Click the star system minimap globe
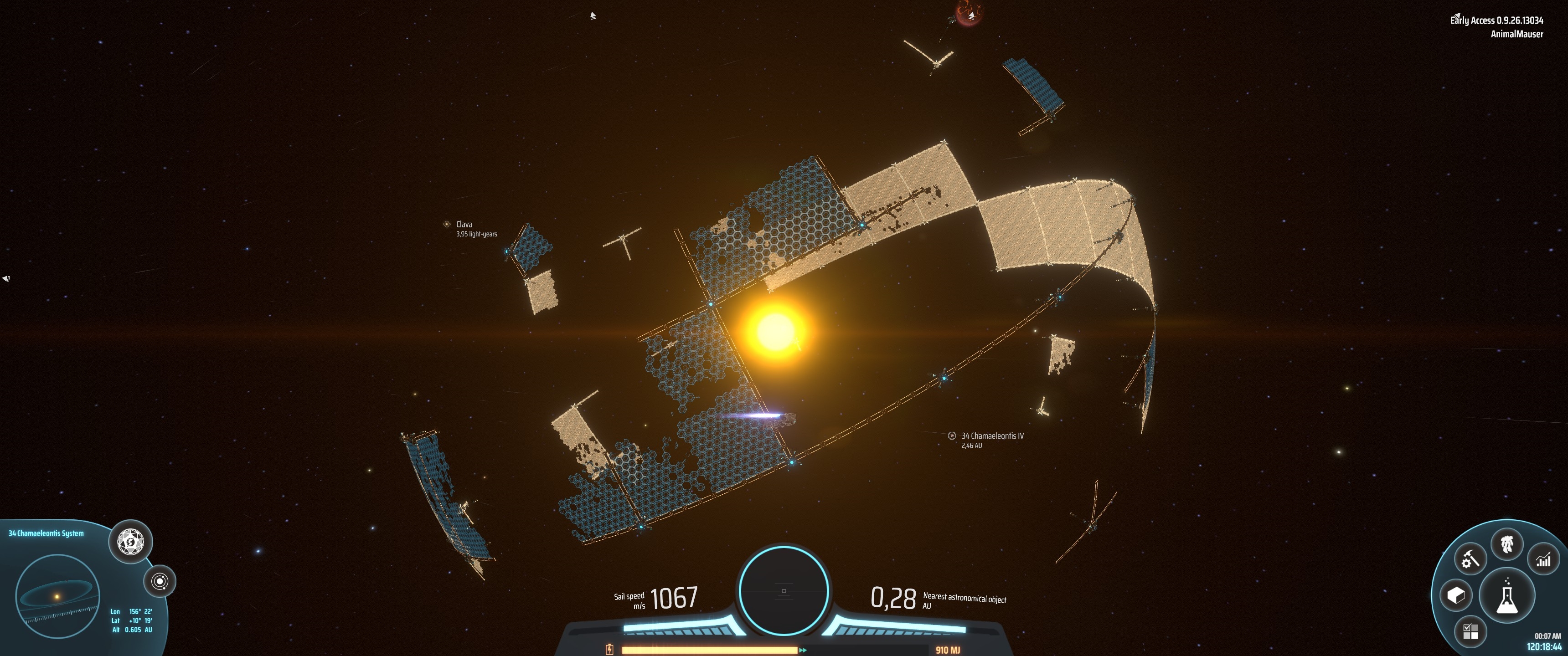1568x656 pixels. (x=57, y=596)
